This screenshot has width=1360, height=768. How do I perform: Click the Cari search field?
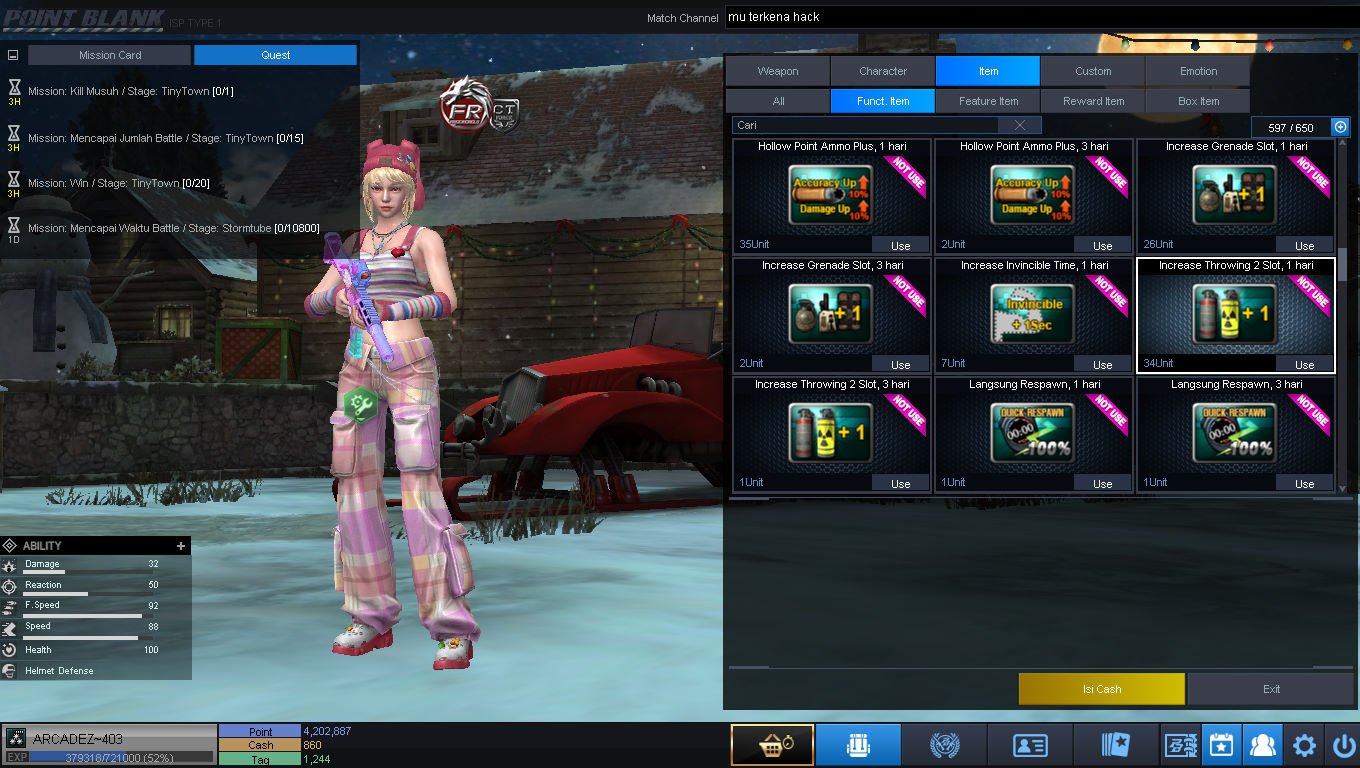point(865,125)
